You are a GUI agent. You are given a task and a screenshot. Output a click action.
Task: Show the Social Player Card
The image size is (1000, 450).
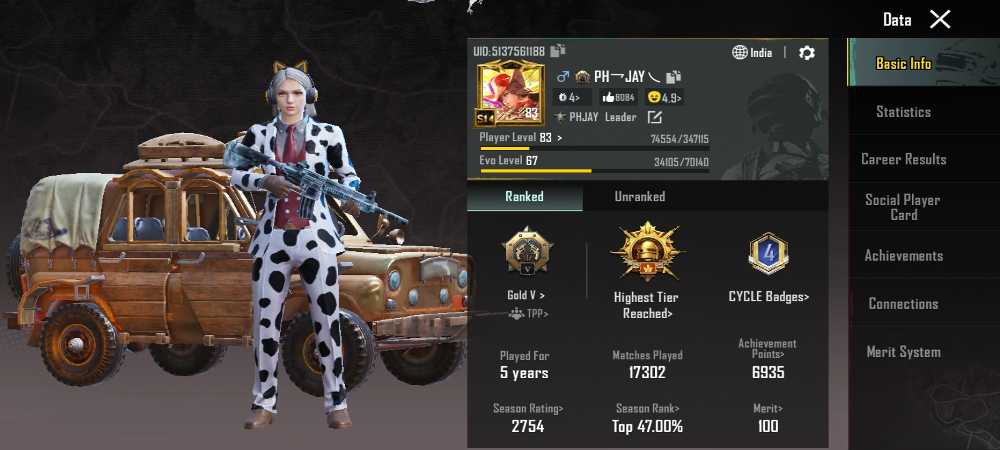[x=903, y=207]
